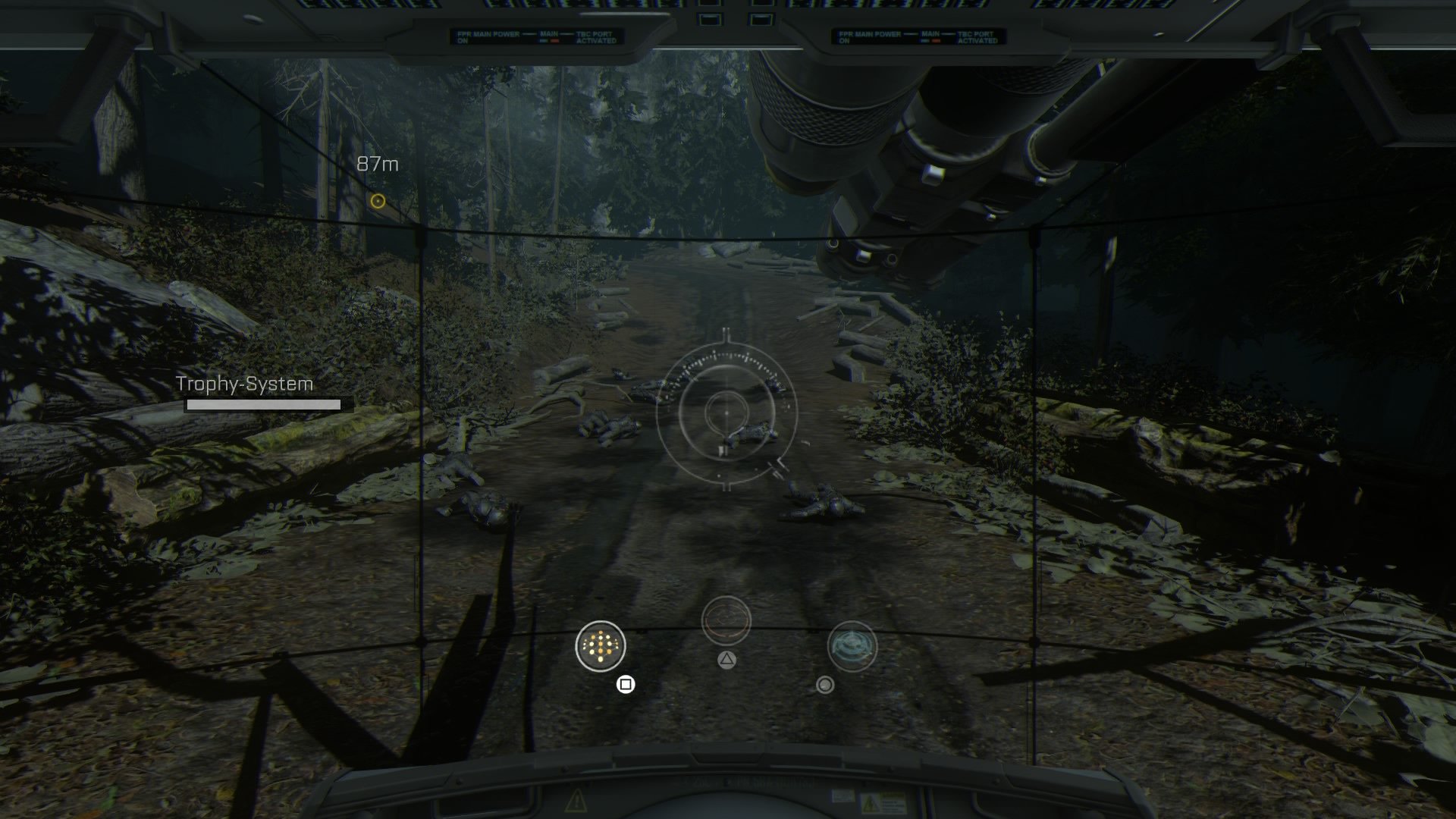The image size is (1456, 819).
Task: Activate the cluster munition ability icon
Action: coord(599,647)
